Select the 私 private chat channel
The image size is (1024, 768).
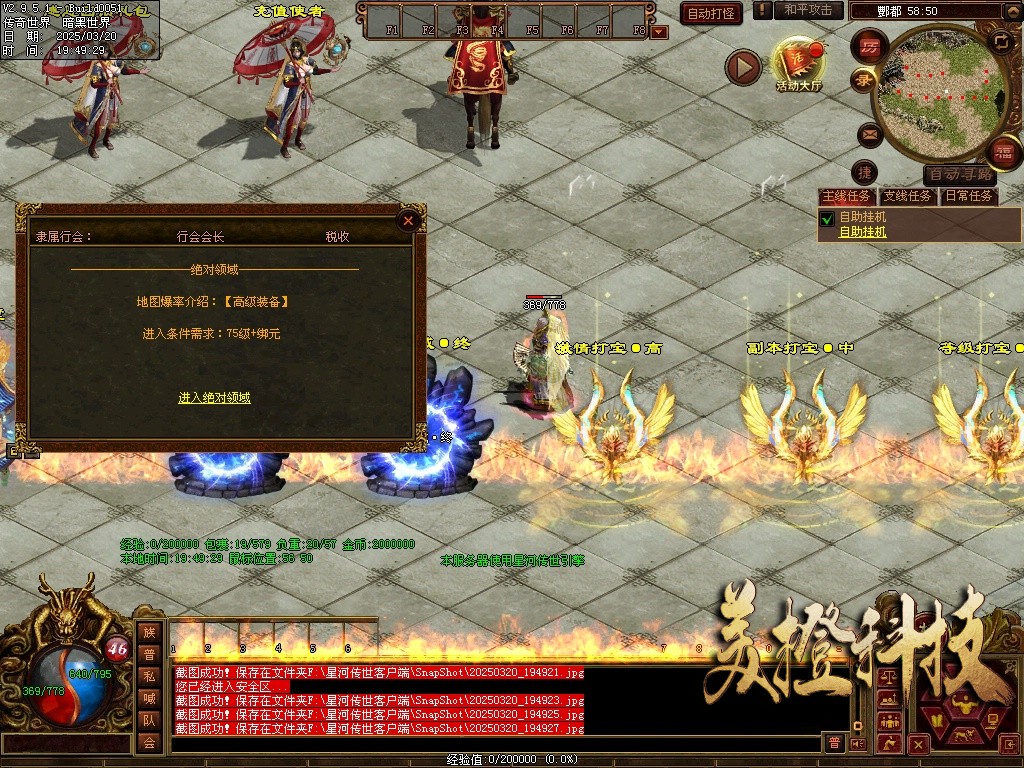(x=149, y=676)
